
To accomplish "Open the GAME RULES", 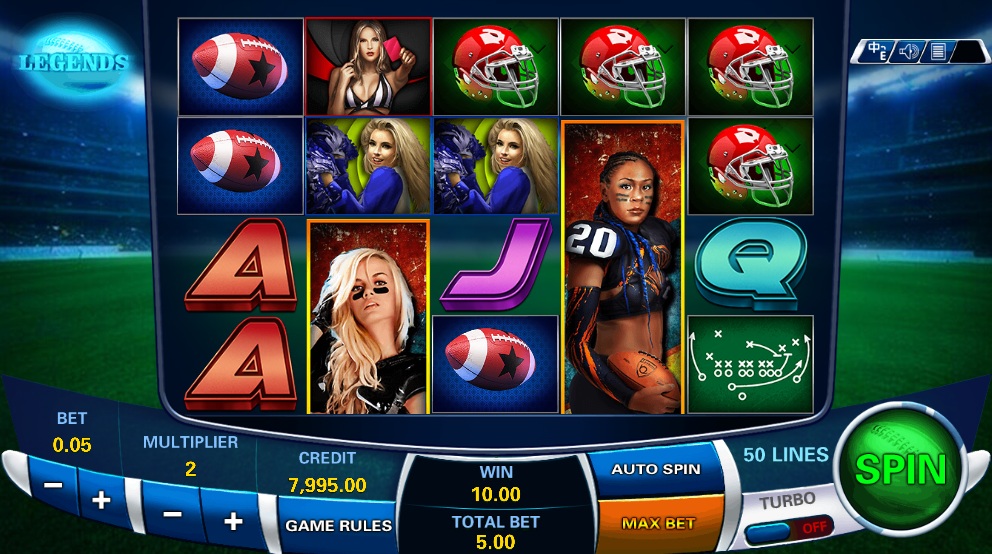I will [x=338, y=525].
